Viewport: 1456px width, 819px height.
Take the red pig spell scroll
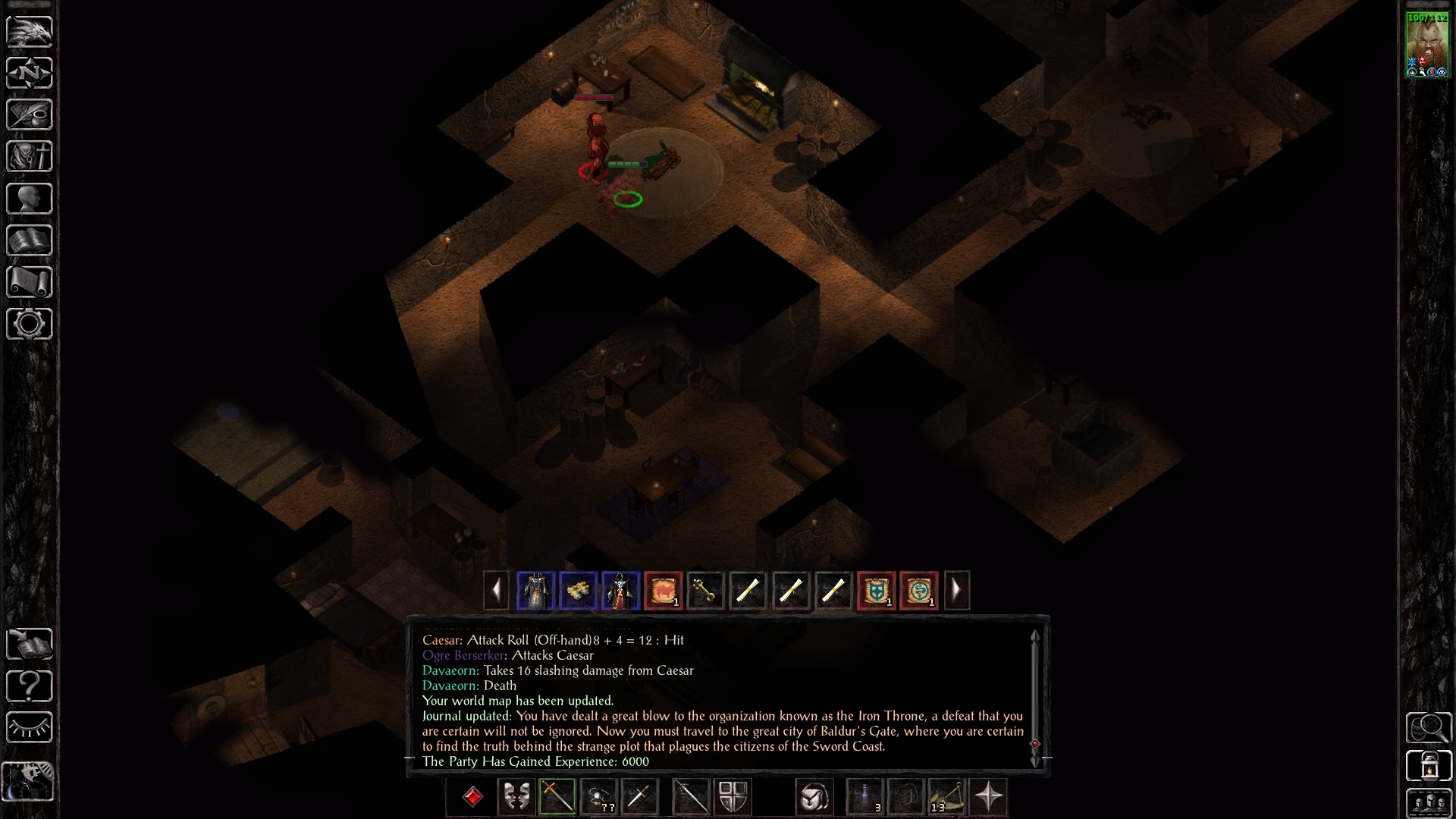(x=663, y=591)
